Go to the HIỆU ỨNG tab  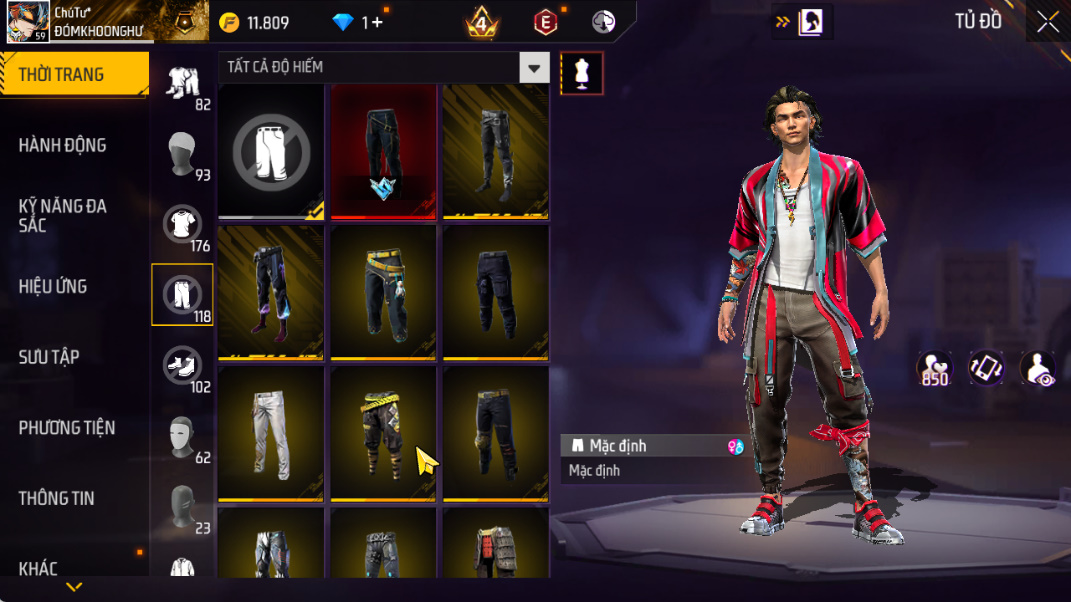point(52,286)
